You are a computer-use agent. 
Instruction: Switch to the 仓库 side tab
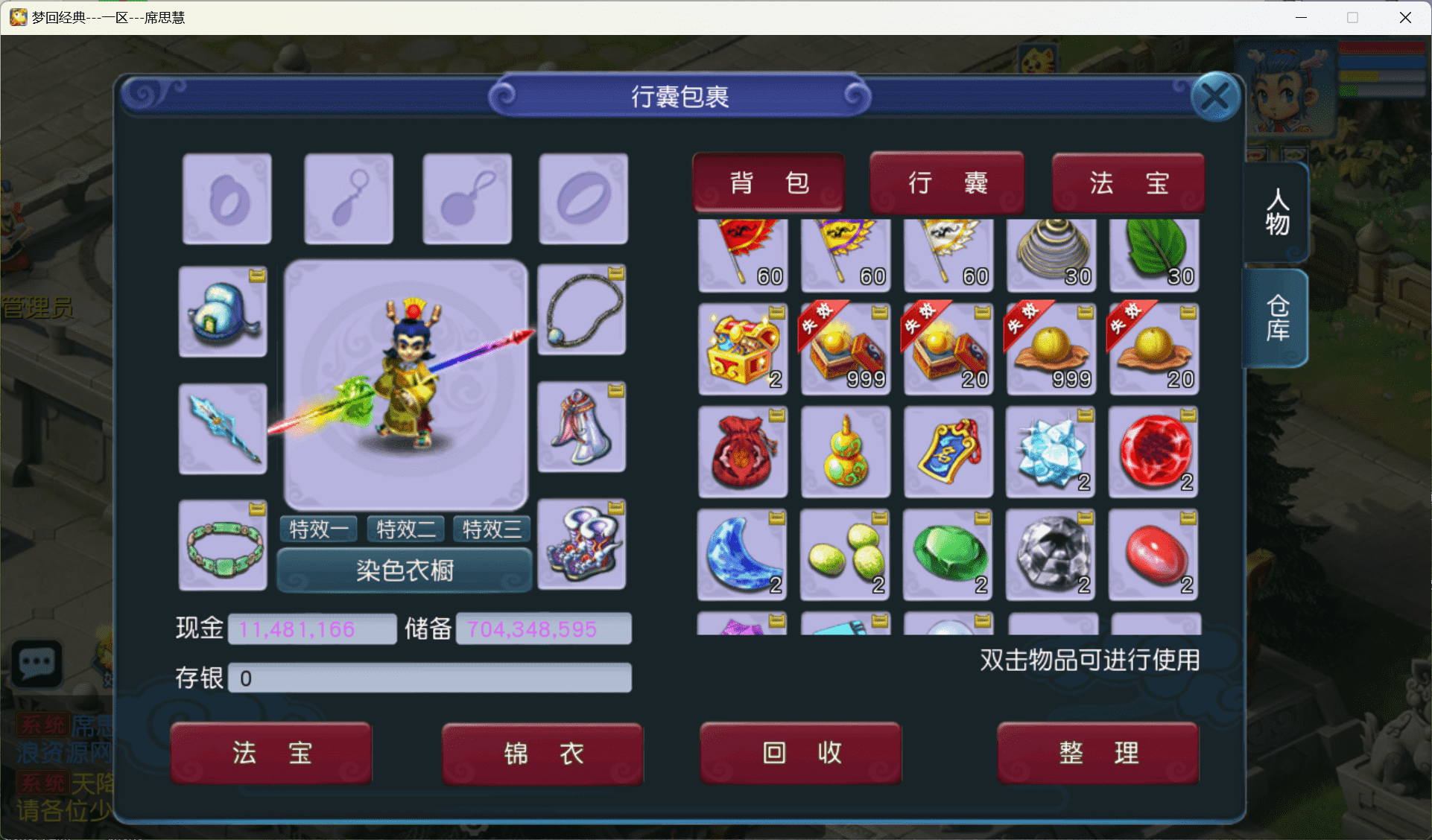tap(1276, 319)
